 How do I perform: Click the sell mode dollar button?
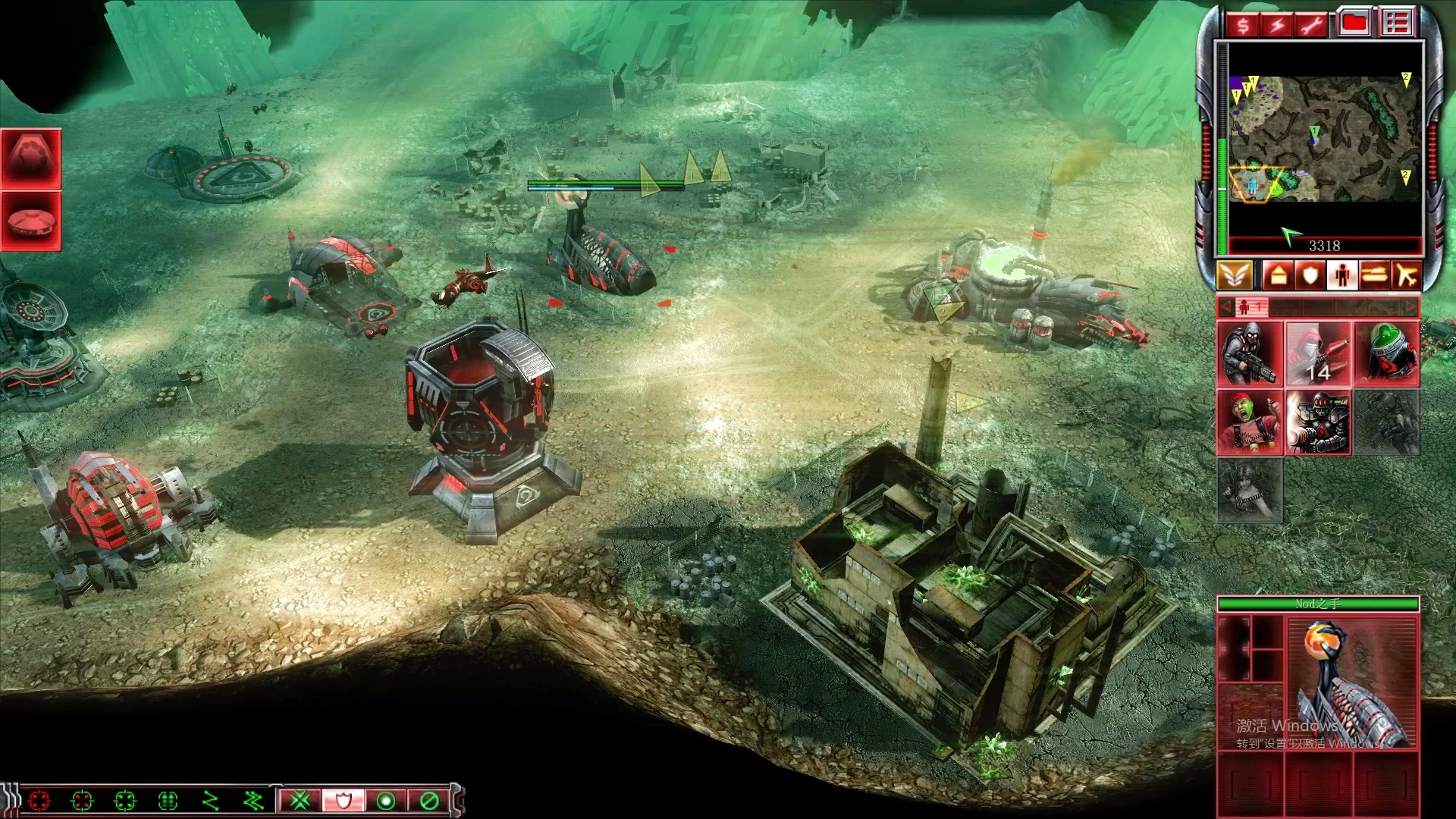click(1243, 26)
